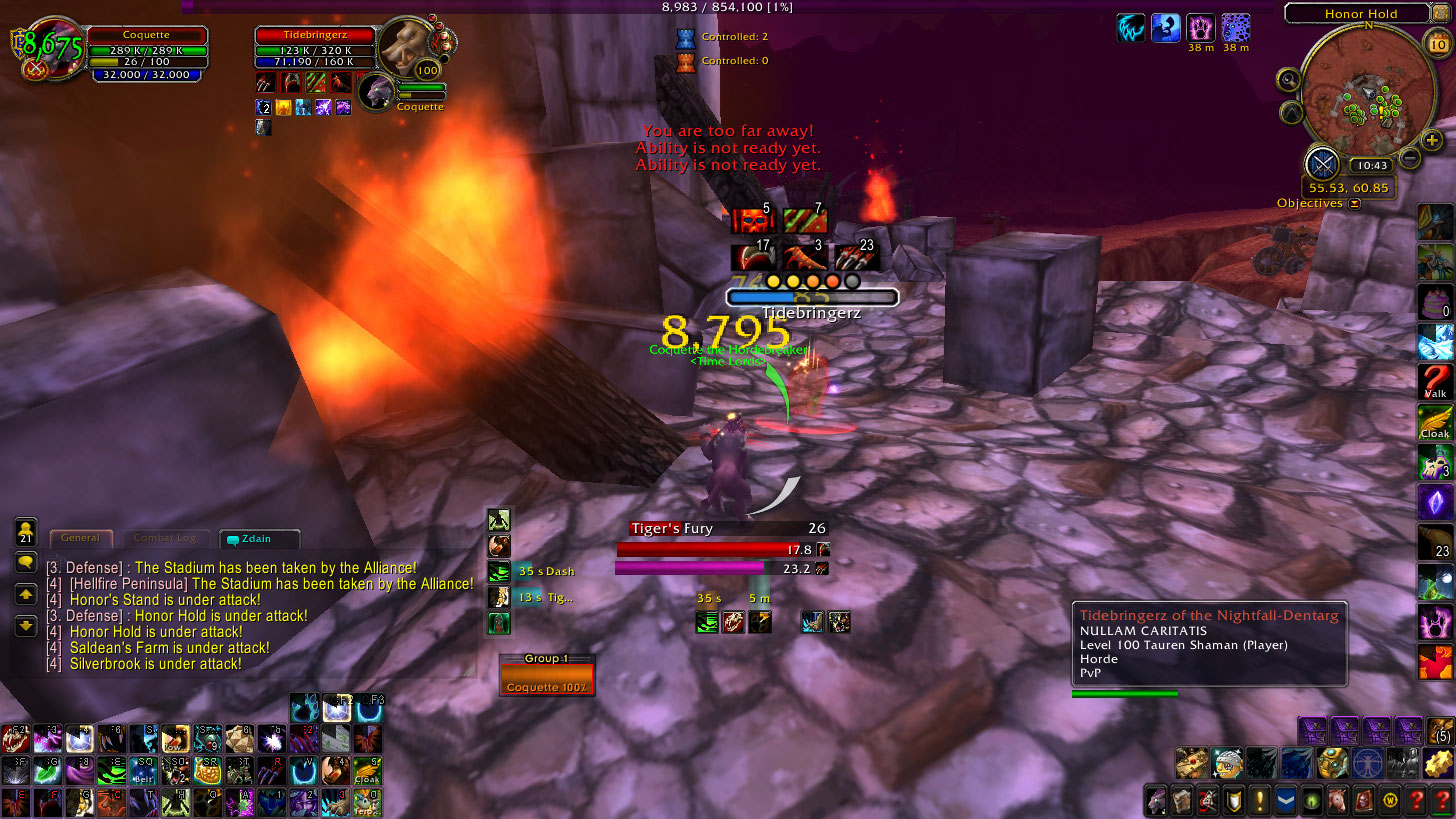
Task: Click the Coquette player portrait frame
Action: pos(50,48)
